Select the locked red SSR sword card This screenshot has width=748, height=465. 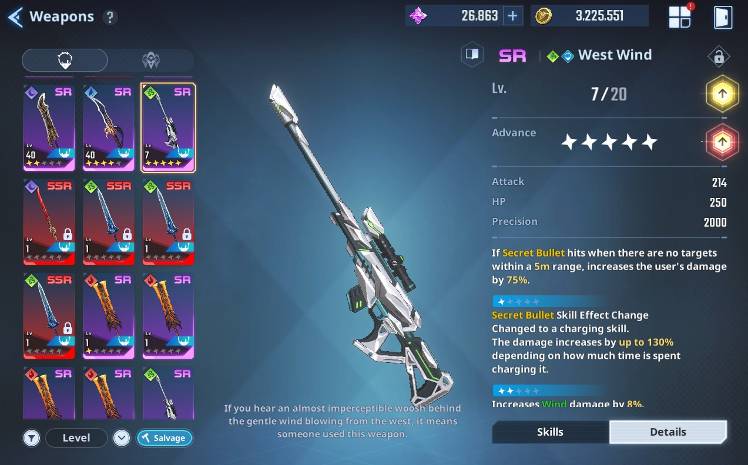tap(51, 218)
